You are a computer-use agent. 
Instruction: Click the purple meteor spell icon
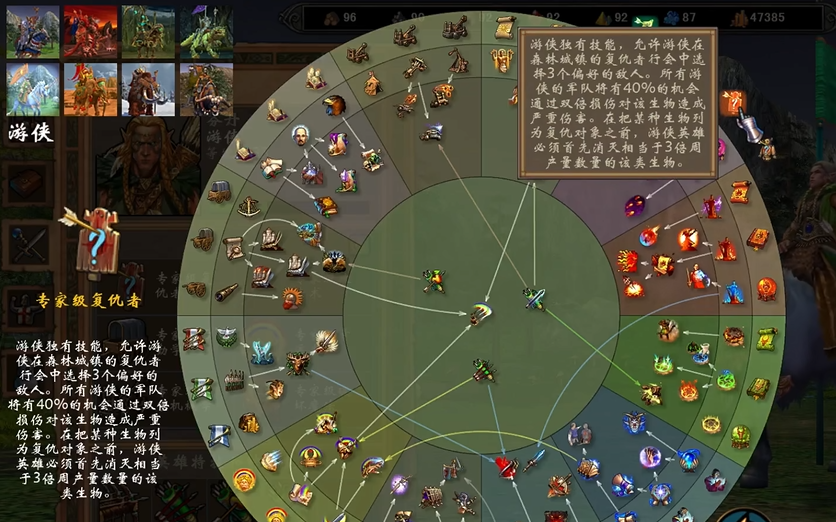tap(636, 206)
